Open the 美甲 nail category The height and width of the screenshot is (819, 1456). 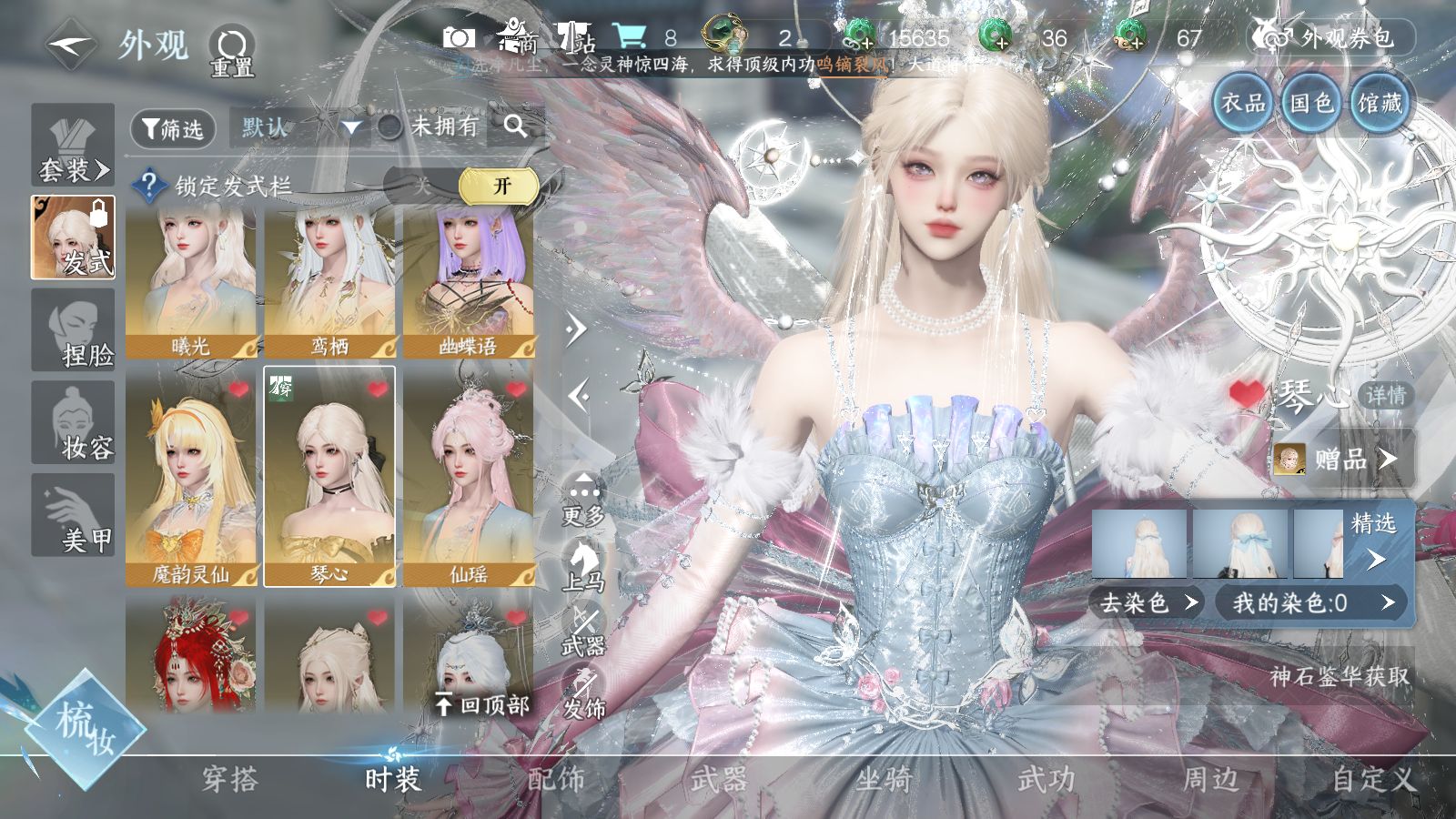pos(74,515)
